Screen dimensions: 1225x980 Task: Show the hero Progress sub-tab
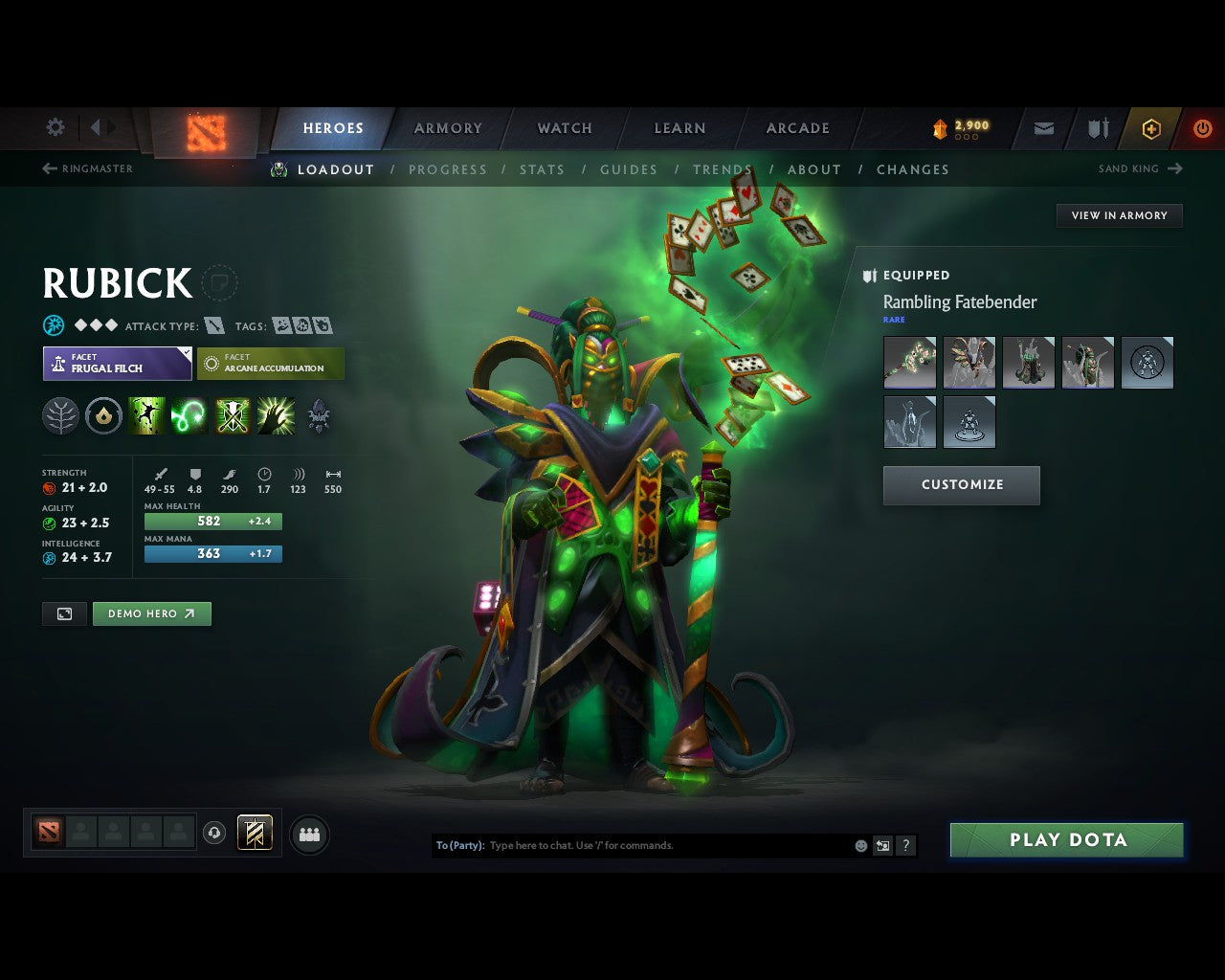(448, 169)
